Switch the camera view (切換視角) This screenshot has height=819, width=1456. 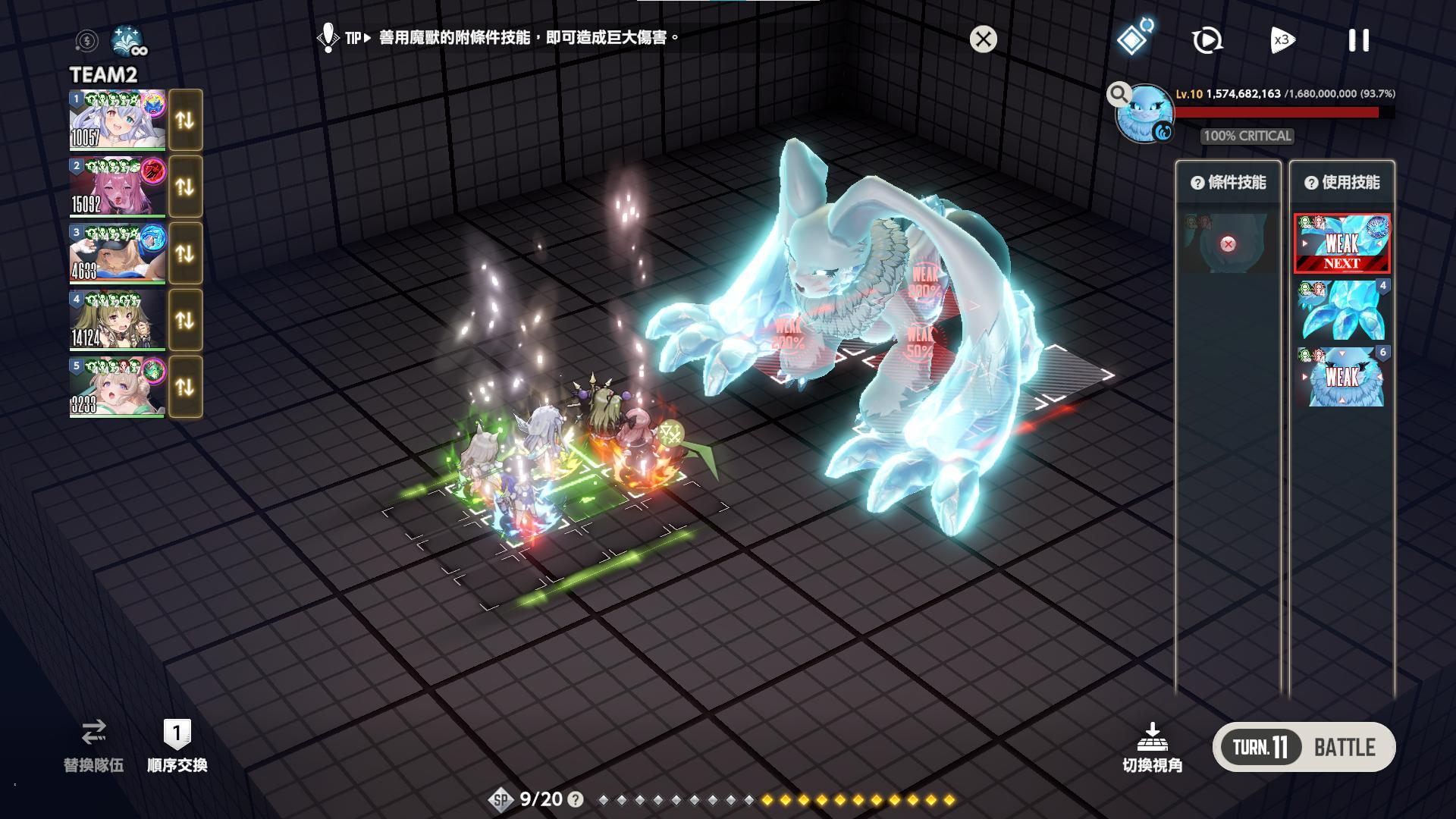click(x=1152, y=747)
